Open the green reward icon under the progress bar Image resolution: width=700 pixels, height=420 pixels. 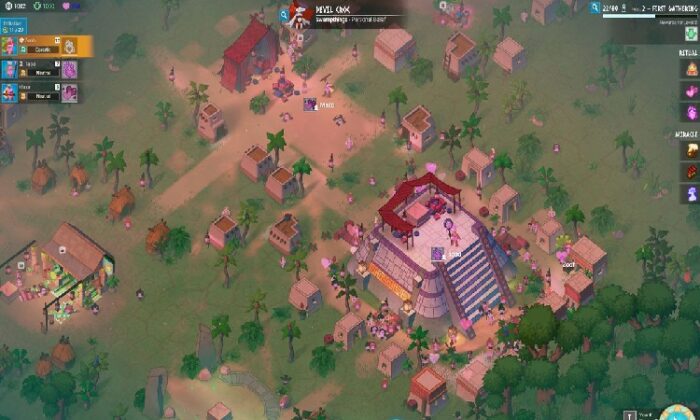[691, 34]
